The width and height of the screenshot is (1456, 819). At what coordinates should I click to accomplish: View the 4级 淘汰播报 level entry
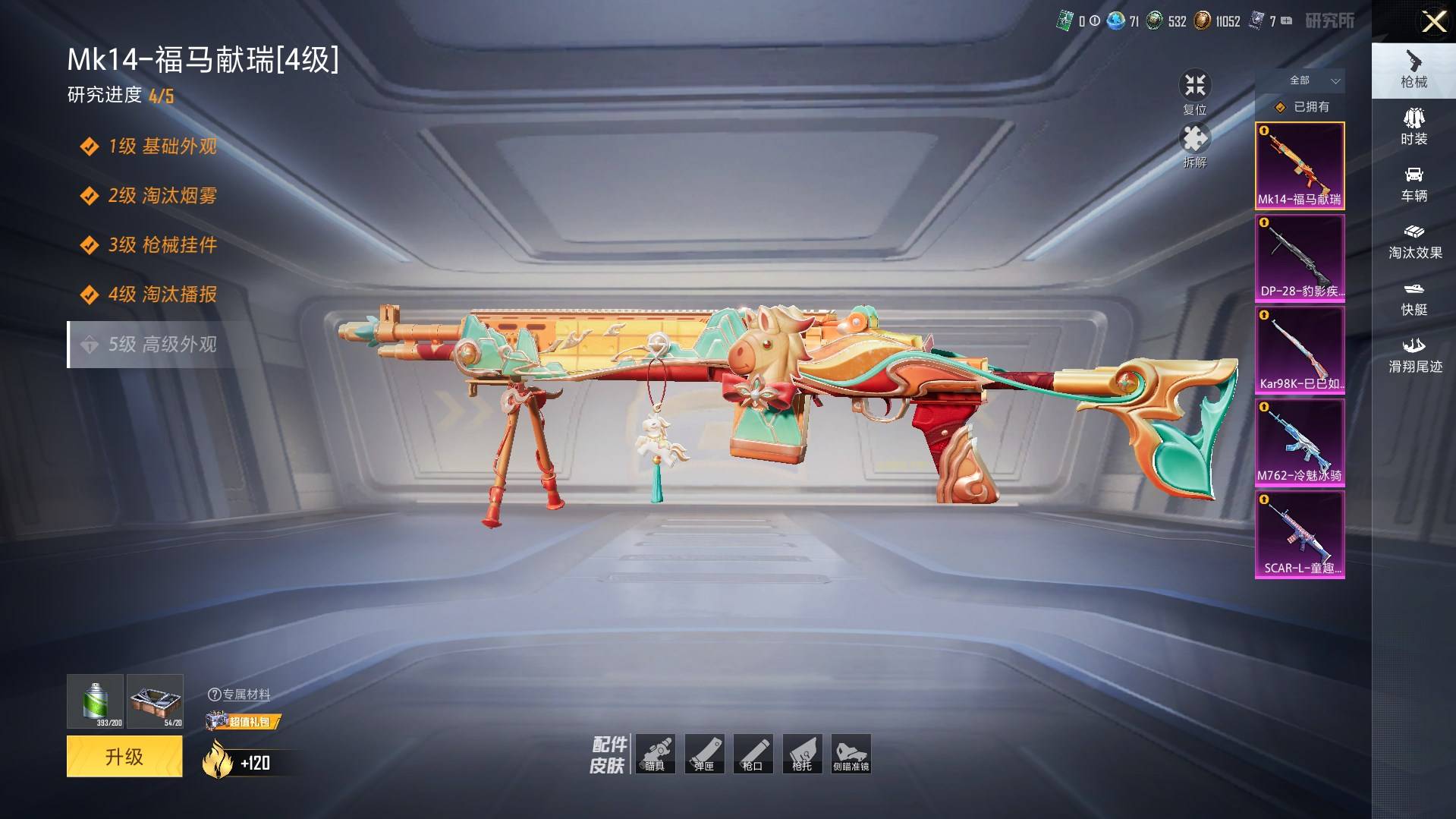coord(162,295)
